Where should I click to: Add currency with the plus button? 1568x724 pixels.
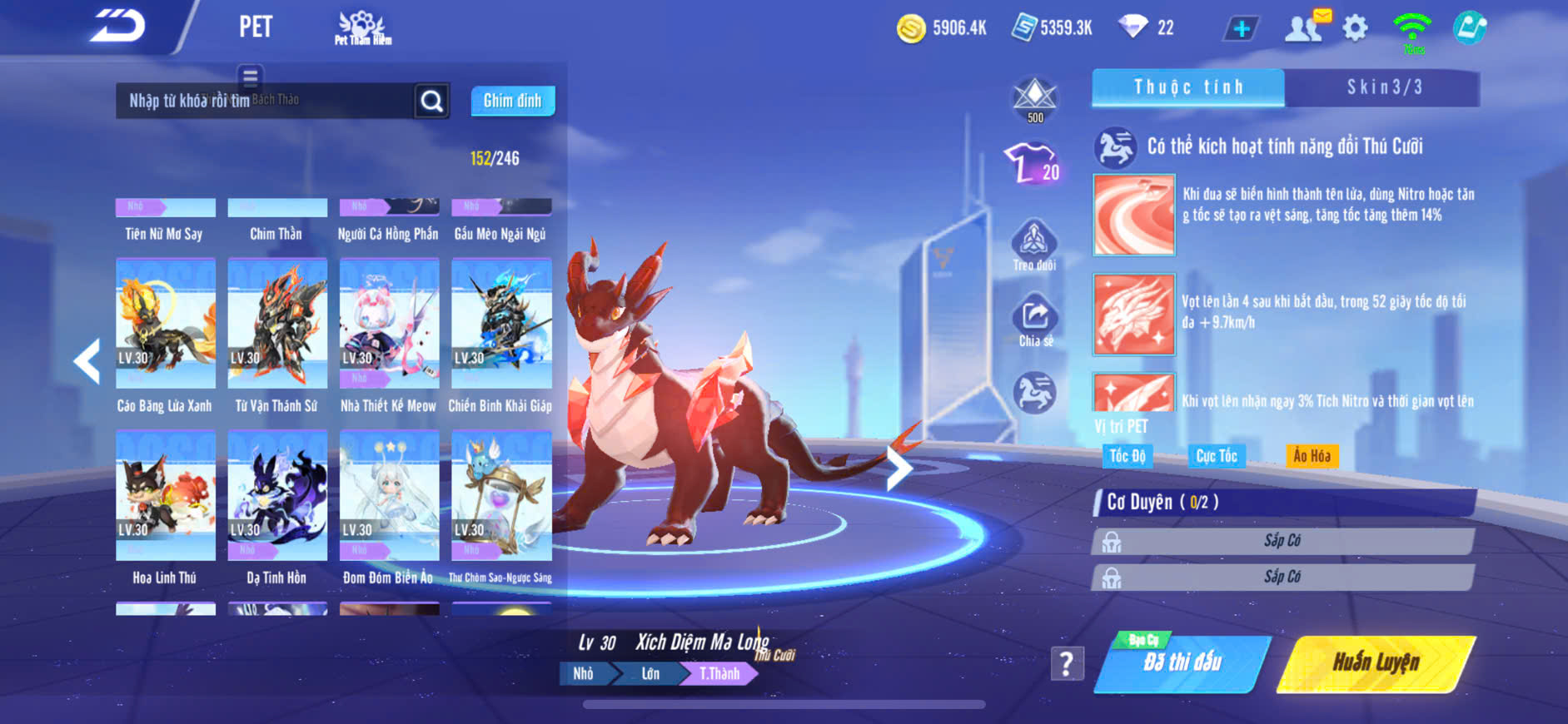(1241, 29)
